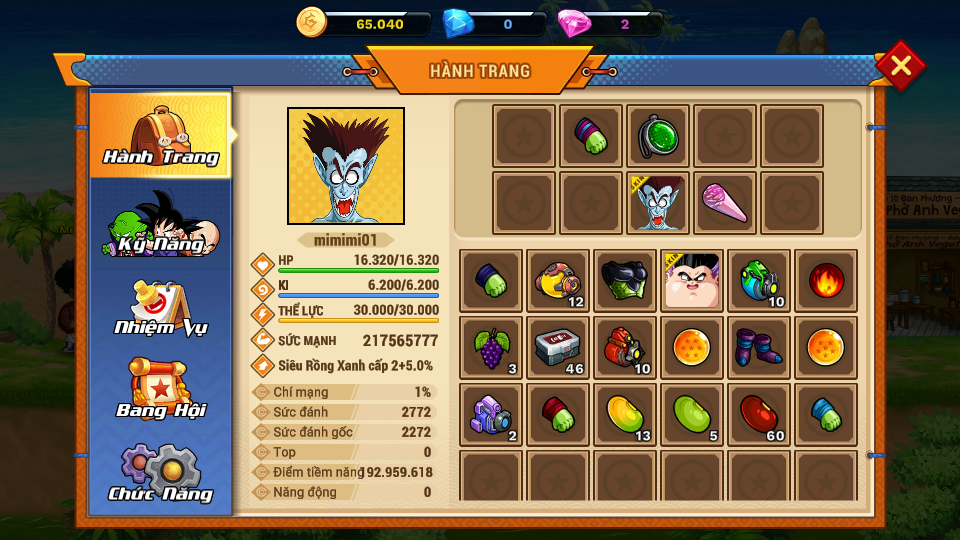The height and width of the screenshot is (540, 960).
Task: Select the Hành Trang backpack tab
Action: (x=160, y=134)
